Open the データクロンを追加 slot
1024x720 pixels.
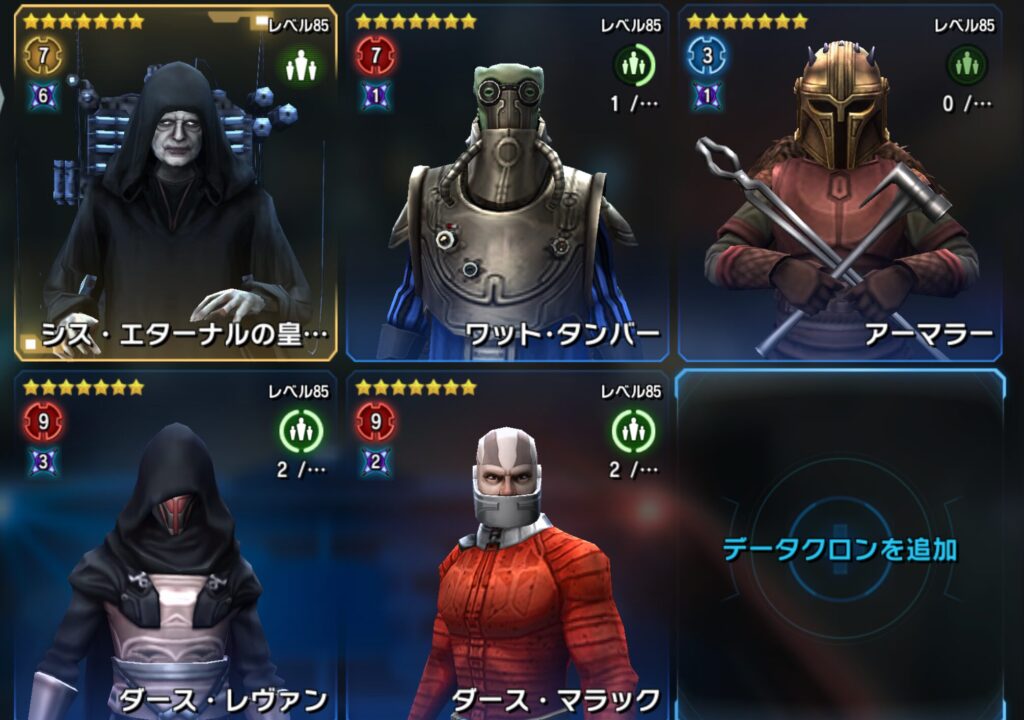point(840,548)
